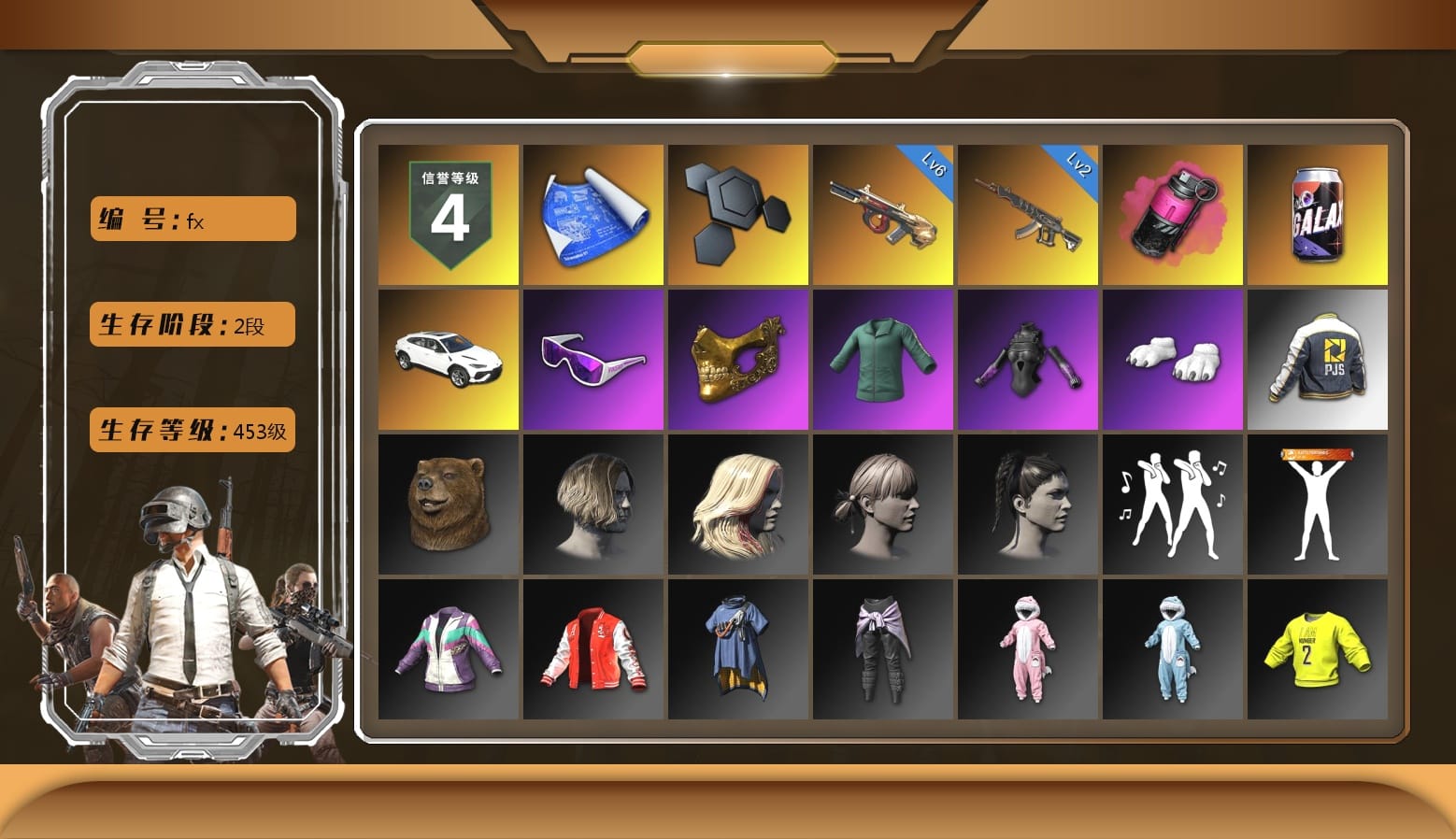Click the black hexagonal fragments item

click(737, 213)
